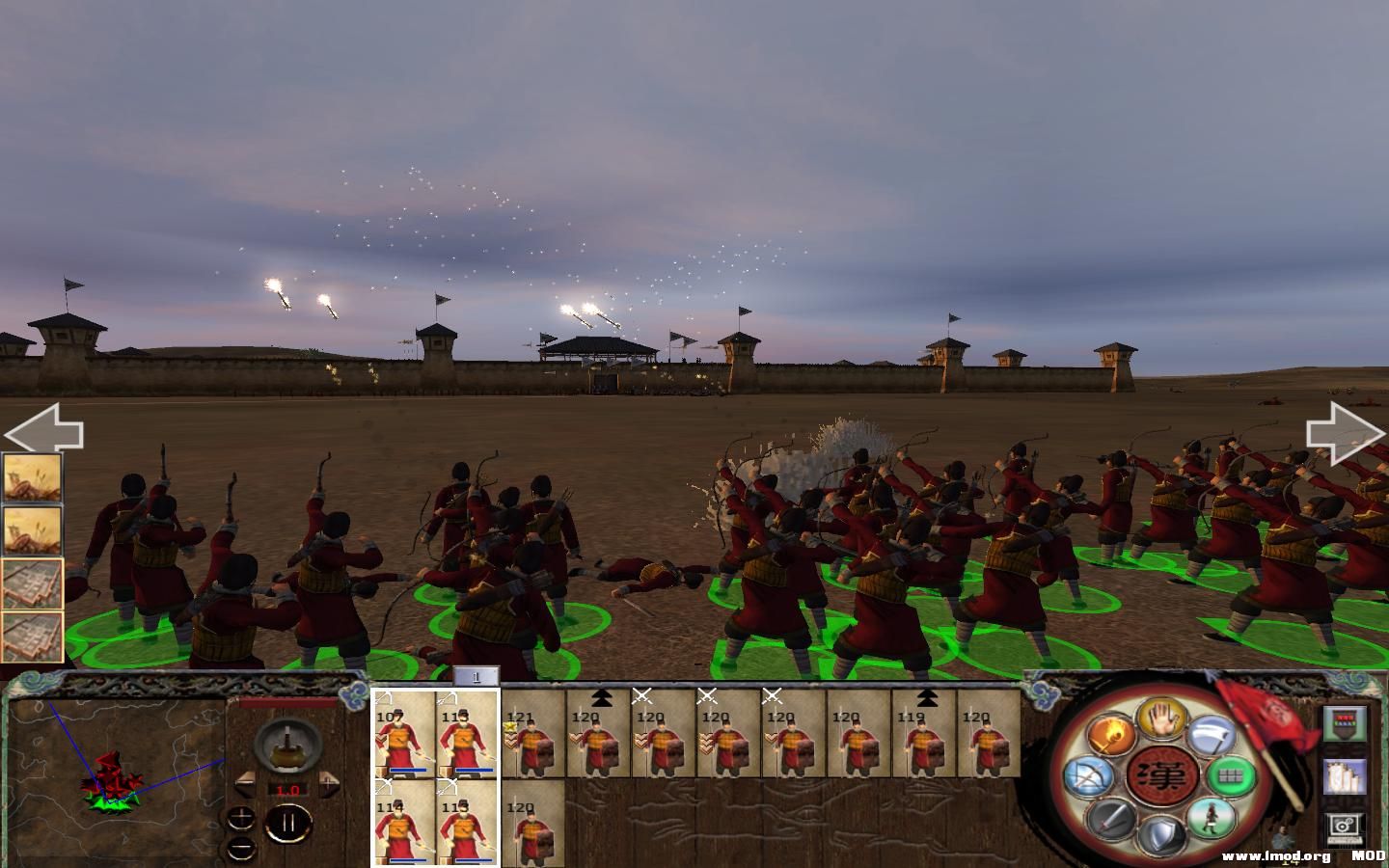This screenshot has width=1389, height=868.
Task: Select the halt command hand icon
Action: [x=1159, y=719]
